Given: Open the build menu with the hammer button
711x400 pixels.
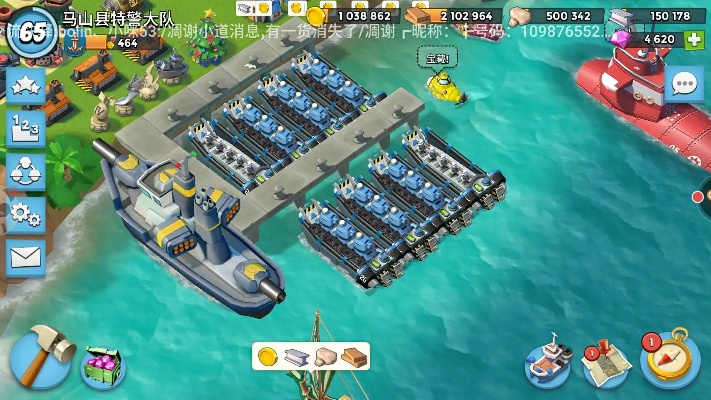Looking at the screenshot, I should (40, 355).
